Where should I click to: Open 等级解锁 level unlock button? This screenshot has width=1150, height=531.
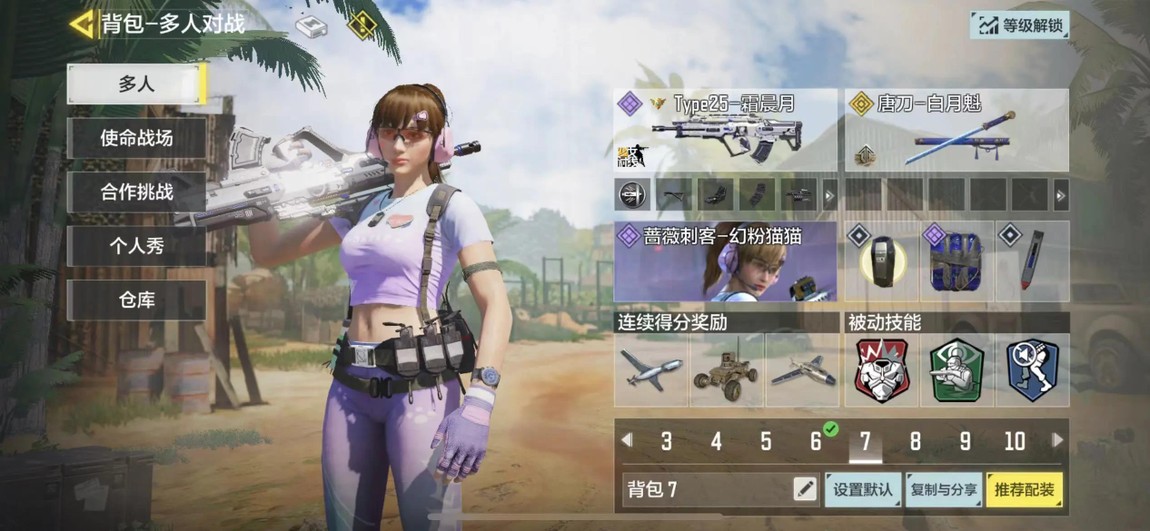click(x=1019, y=25)
